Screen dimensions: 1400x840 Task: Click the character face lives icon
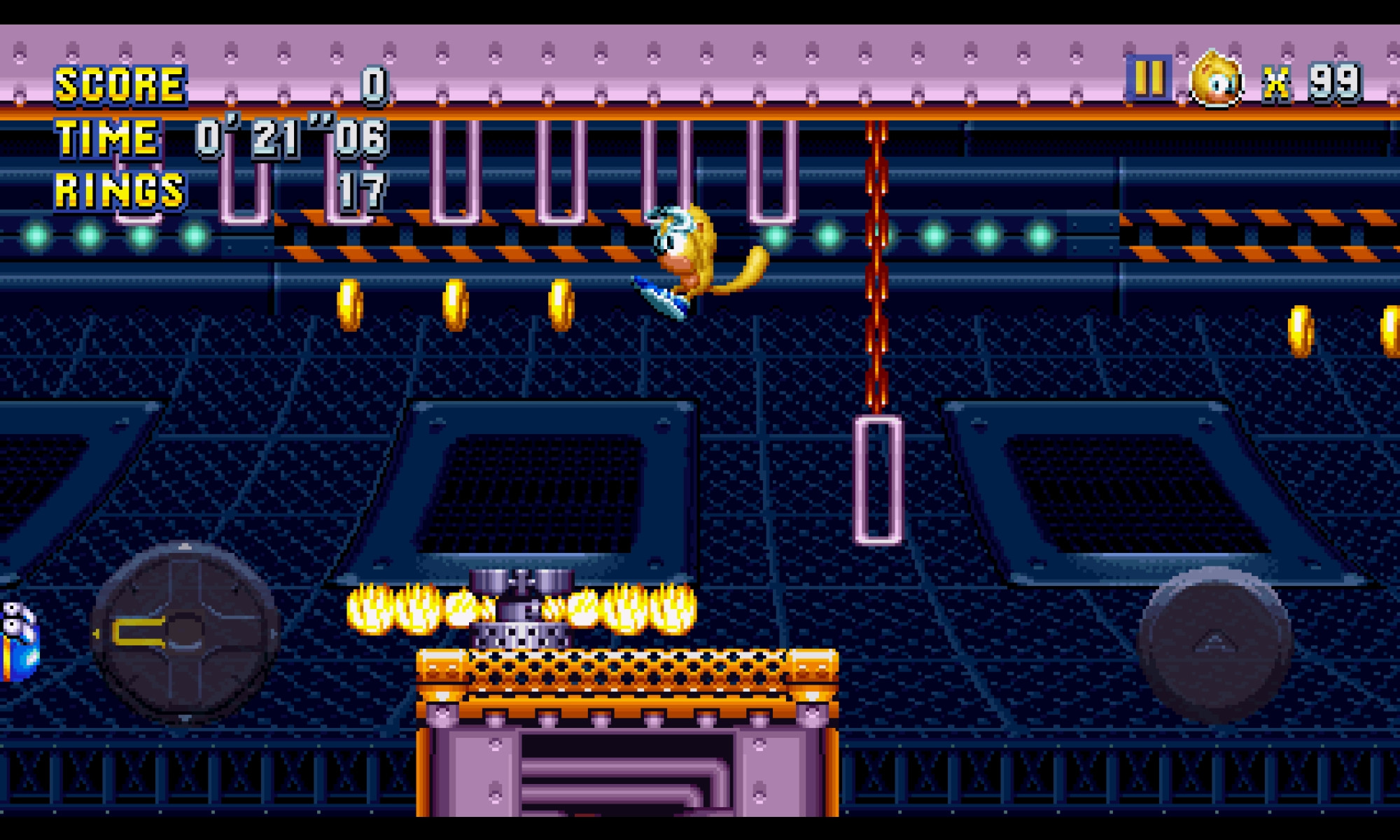(1216, 84)
